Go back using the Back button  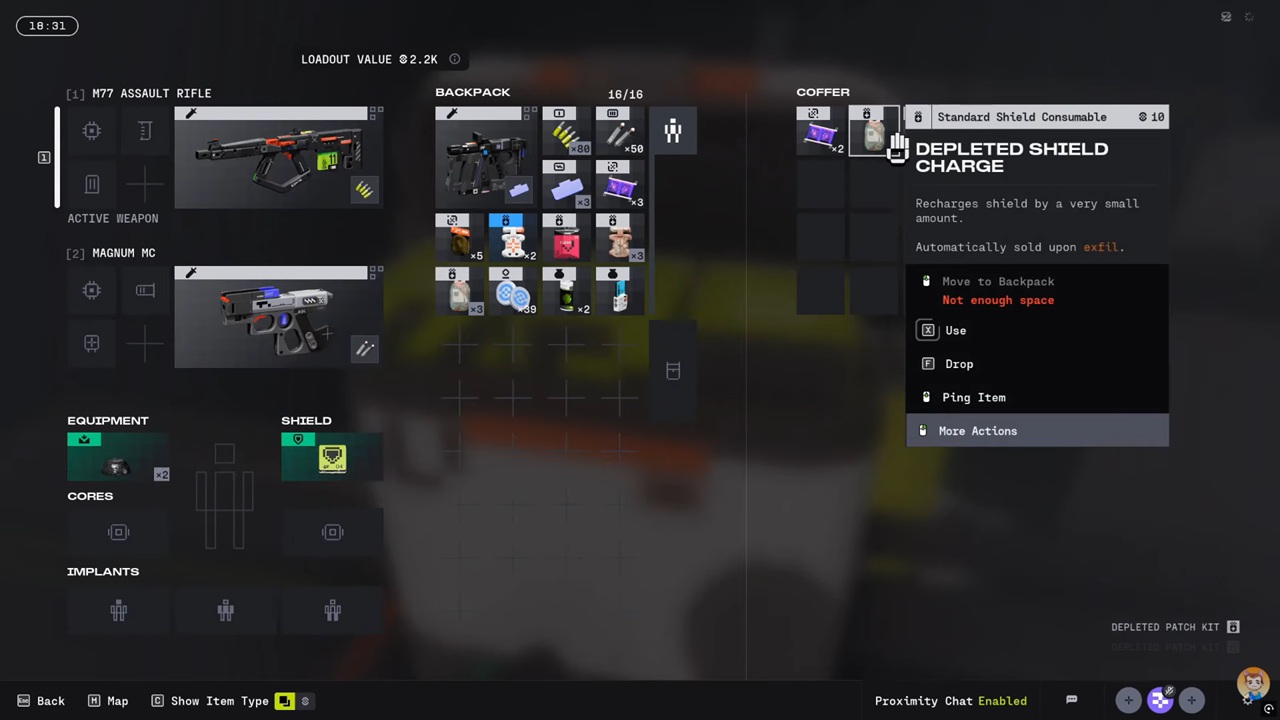pyautogui.click(x=42, y=701)
